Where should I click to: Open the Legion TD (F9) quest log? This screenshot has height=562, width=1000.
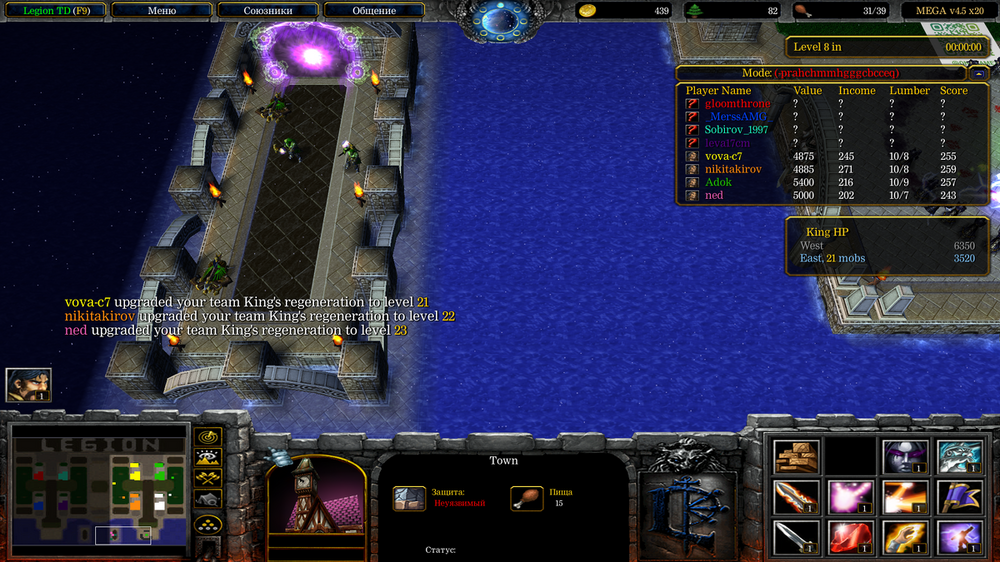click(52, 11)
